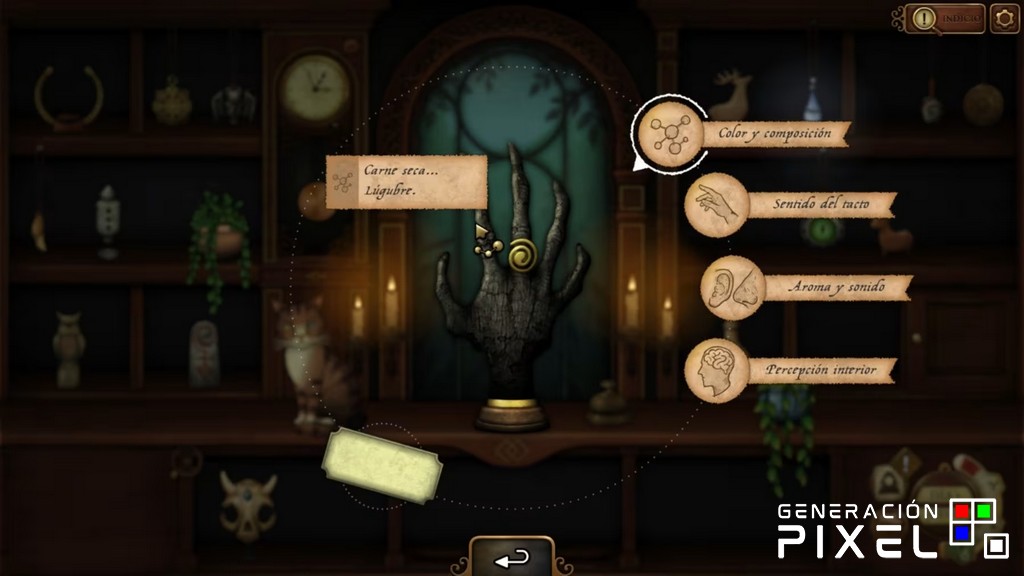This screenshot has width=1024, height=576.
Task: Open the Indicio hint button
Action: [x=945, y=19]
